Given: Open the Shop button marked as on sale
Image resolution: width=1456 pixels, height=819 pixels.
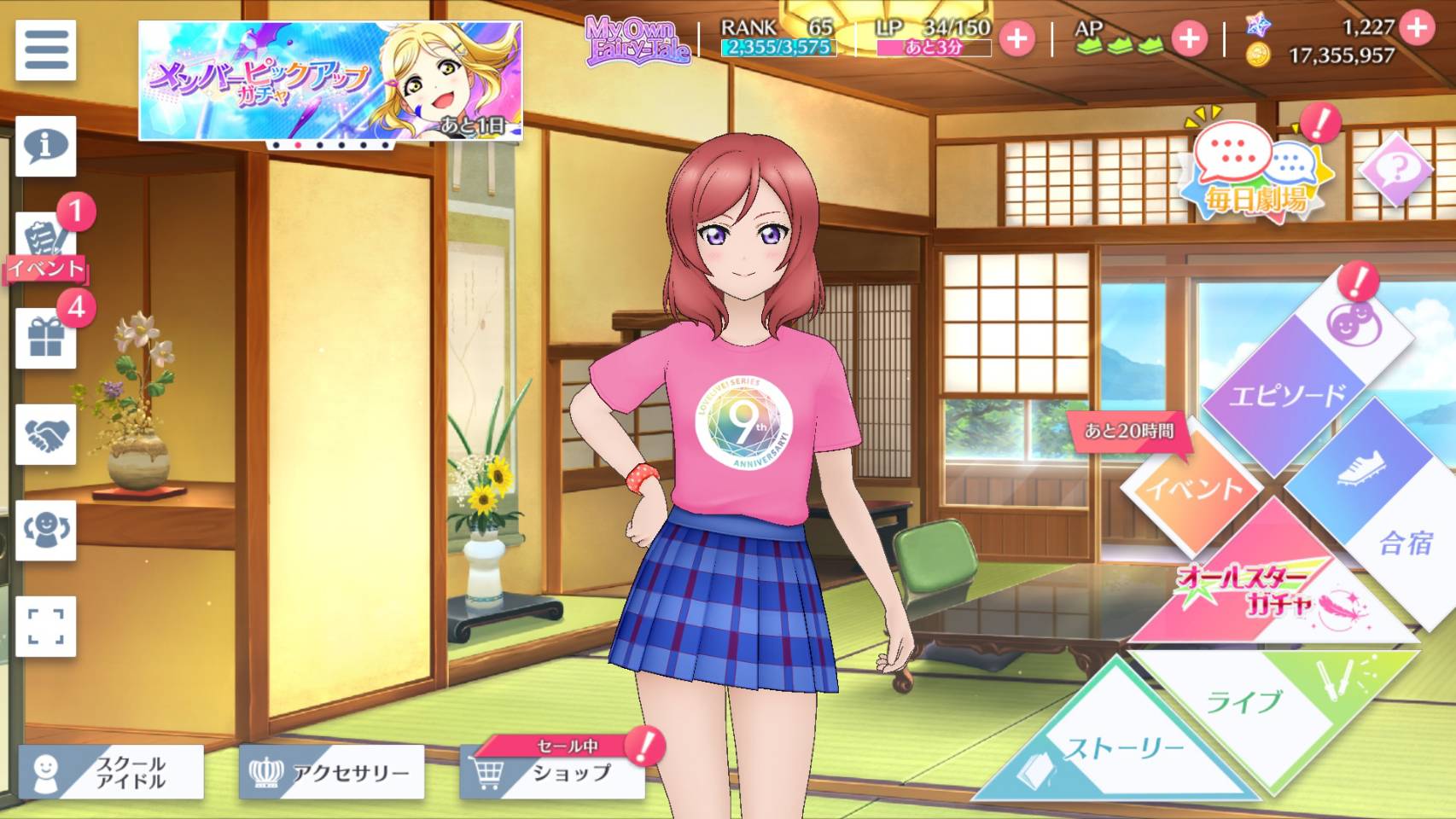Looking at the screenshot, I should point(552,772).
